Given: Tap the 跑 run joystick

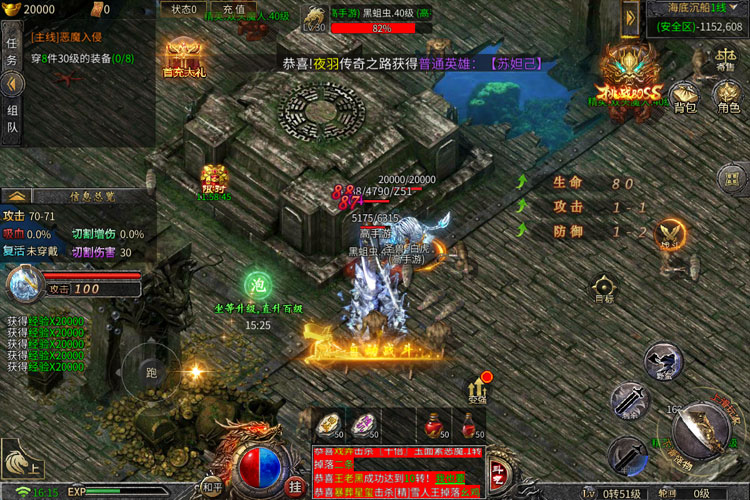Looking at the screenshot, I should (151, 372).
